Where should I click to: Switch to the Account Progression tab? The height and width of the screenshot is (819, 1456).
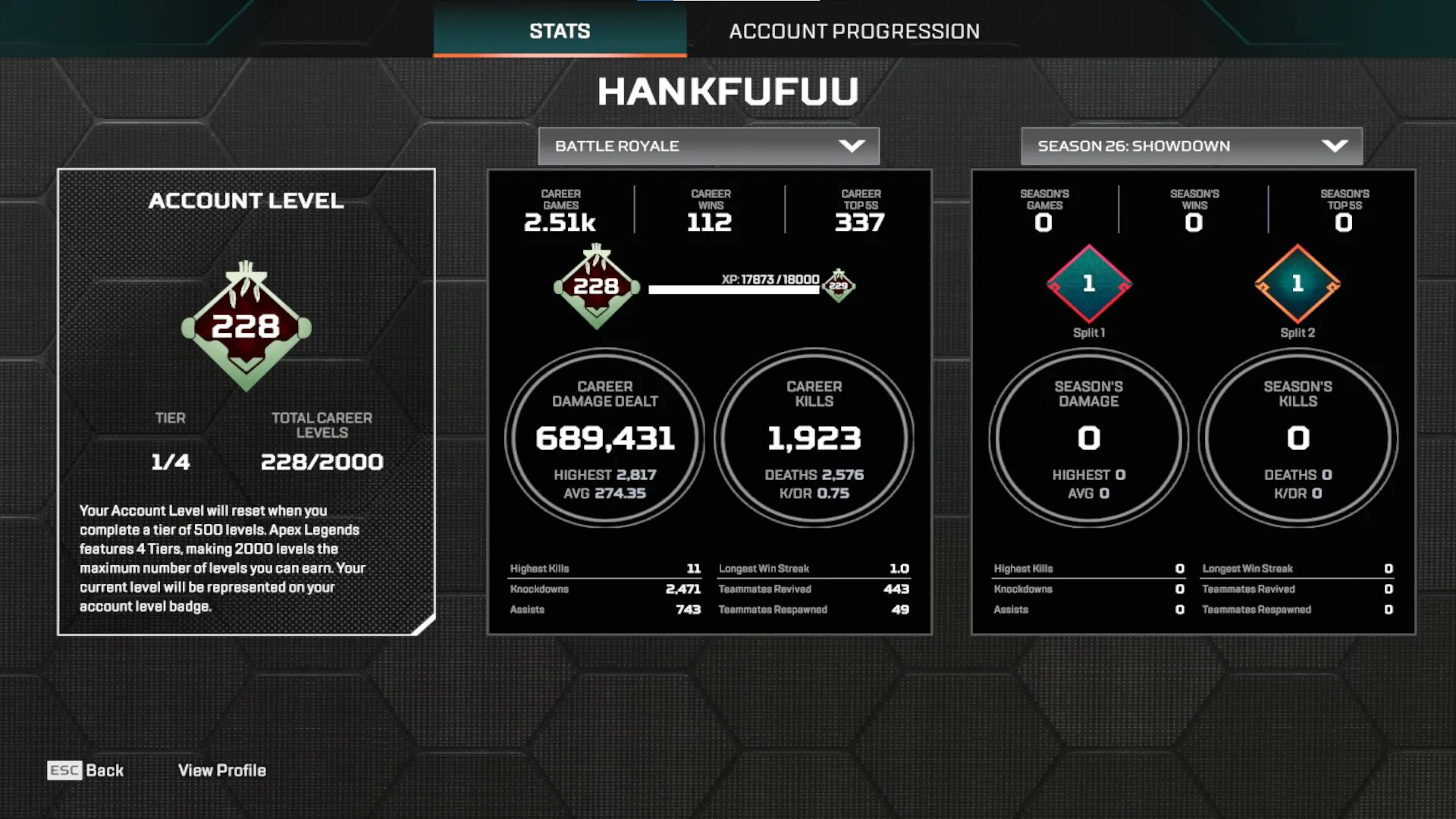pos(855,31)
